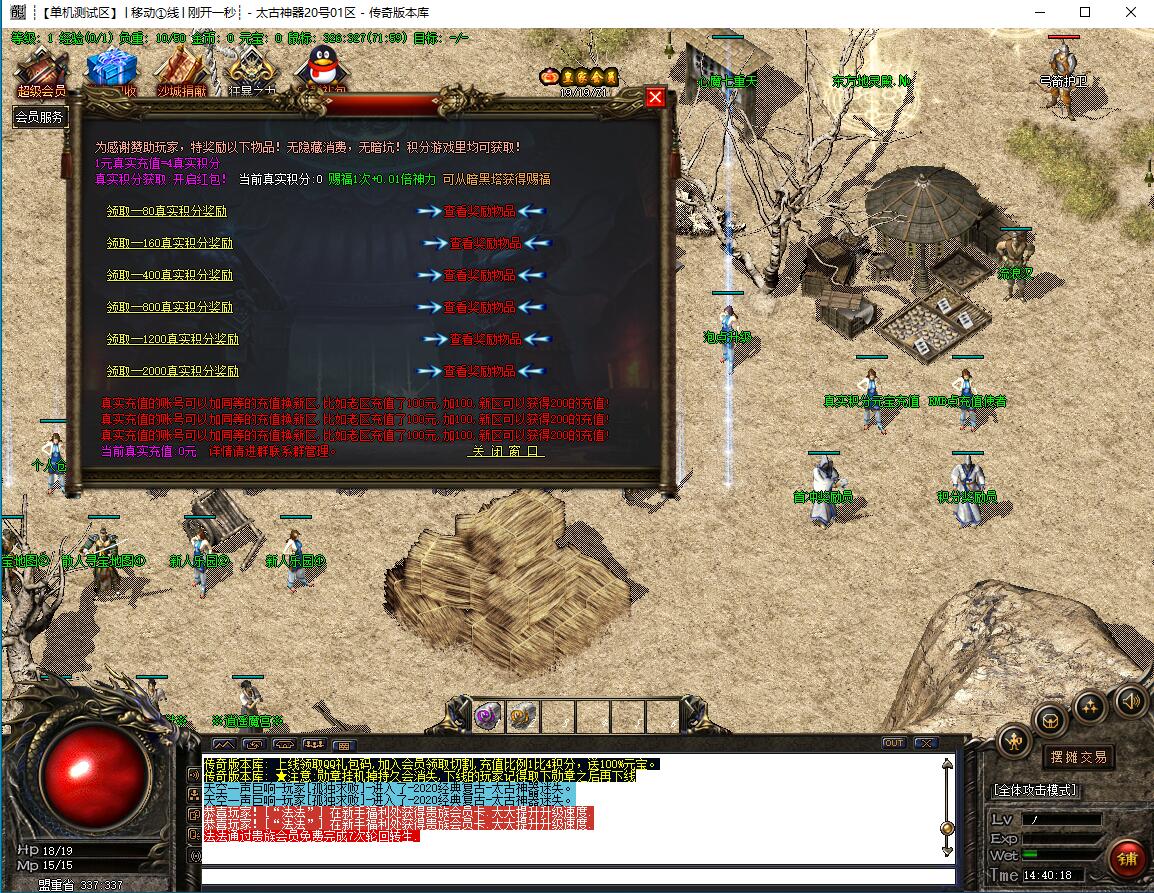Open the 沙城捐献 donation icon
This screenshot has width=1154, height=893.
181,72
